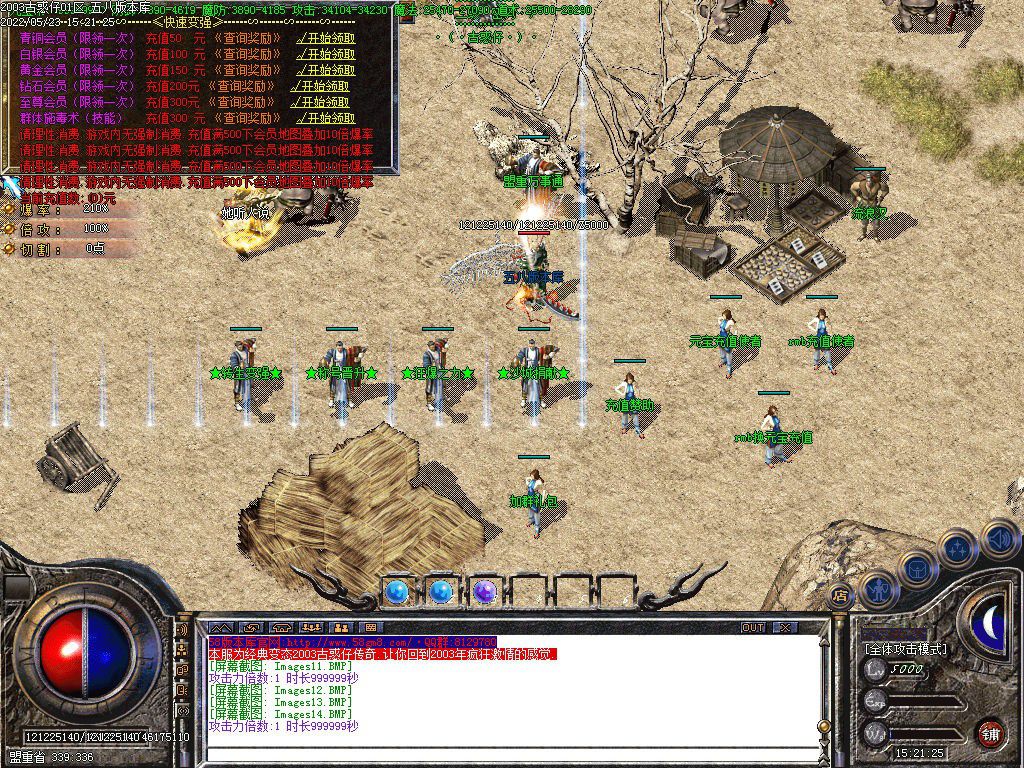Open the character status icon

[x=879, y=590]
